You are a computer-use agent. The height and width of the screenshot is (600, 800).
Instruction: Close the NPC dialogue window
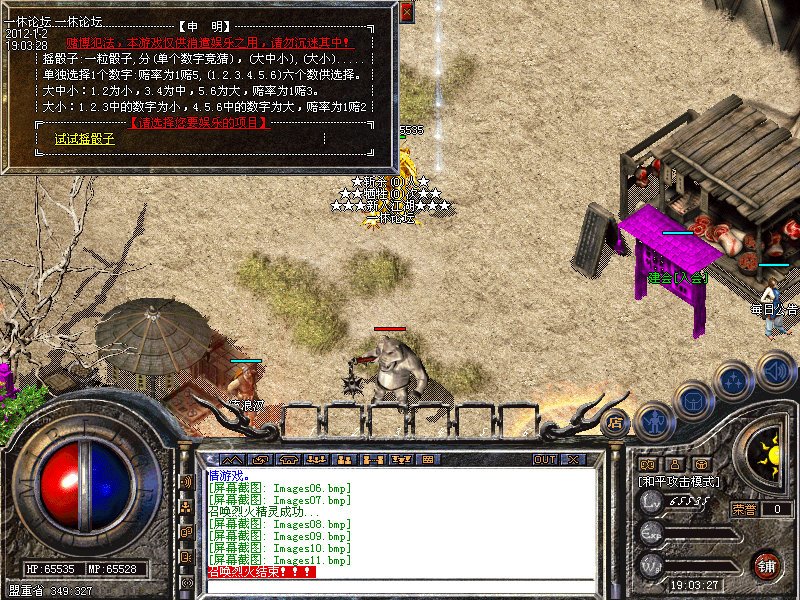click(406, 12)
